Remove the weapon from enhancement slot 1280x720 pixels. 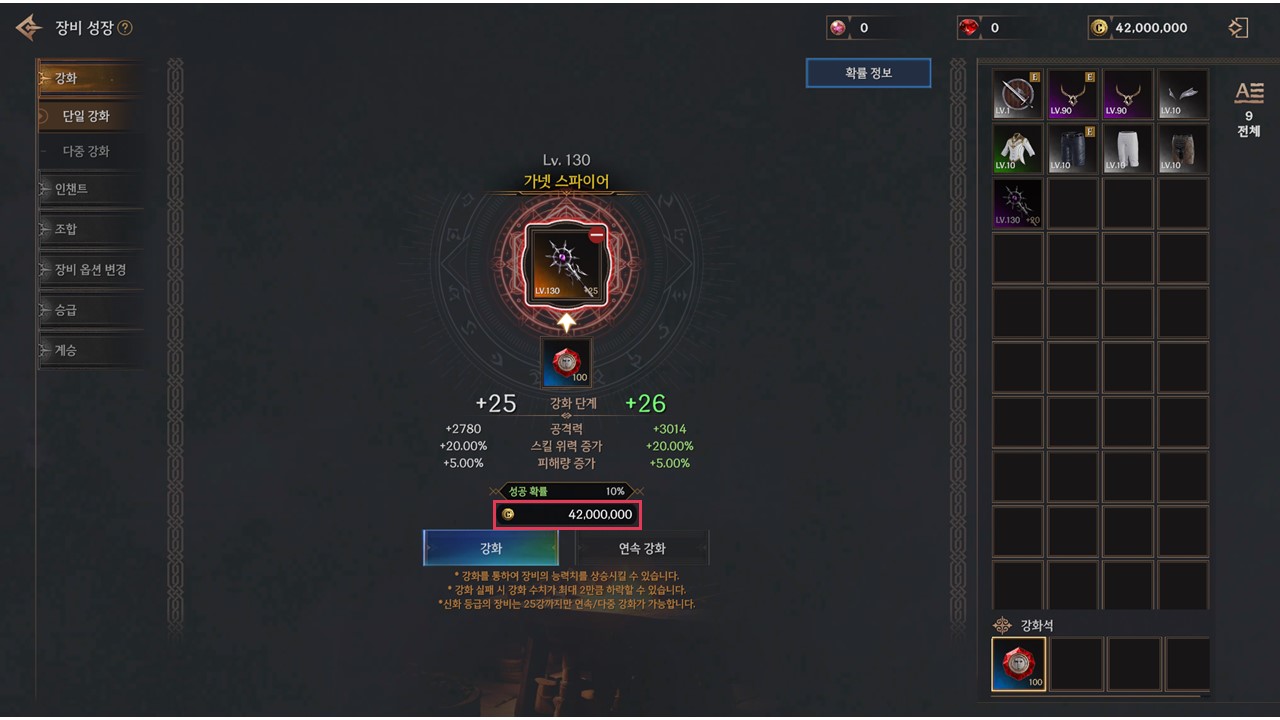(x=597, y=236)
